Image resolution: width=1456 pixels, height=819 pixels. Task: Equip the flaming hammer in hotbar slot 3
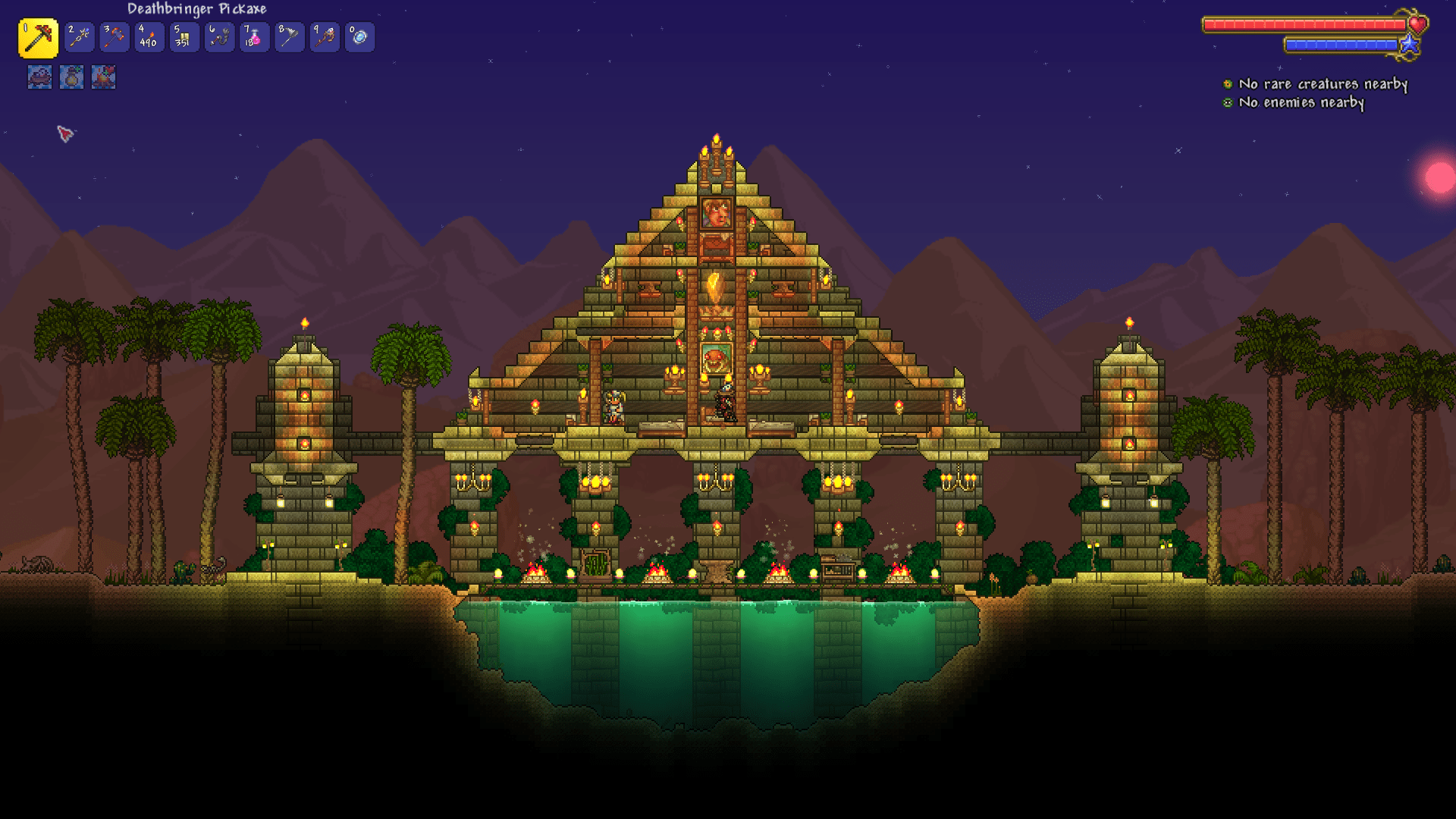(114, 36)
